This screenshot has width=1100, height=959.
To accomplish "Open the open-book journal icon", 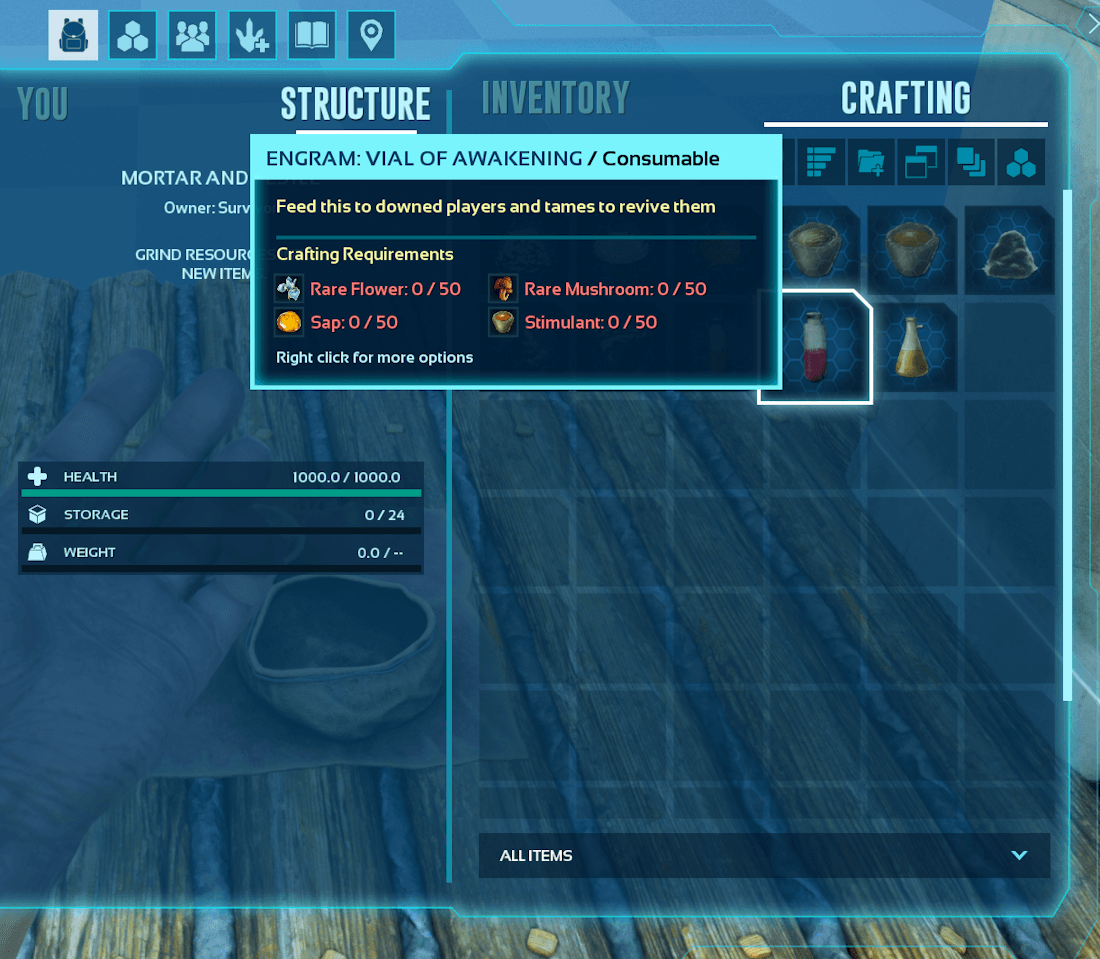I will click(312, 36).
